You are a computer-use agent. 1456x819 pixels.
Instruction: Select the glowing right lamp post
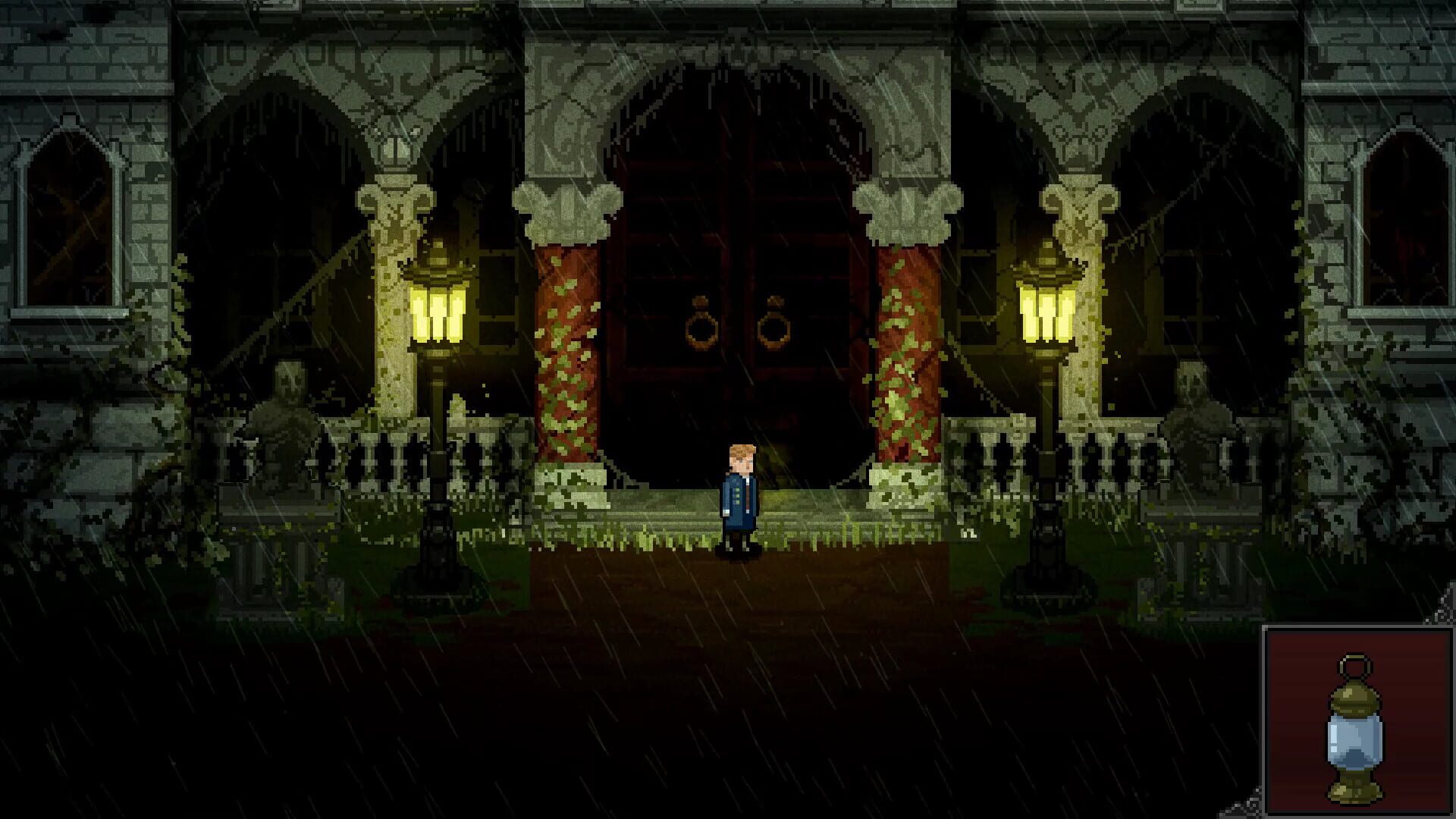click(x=1045, y=311)
